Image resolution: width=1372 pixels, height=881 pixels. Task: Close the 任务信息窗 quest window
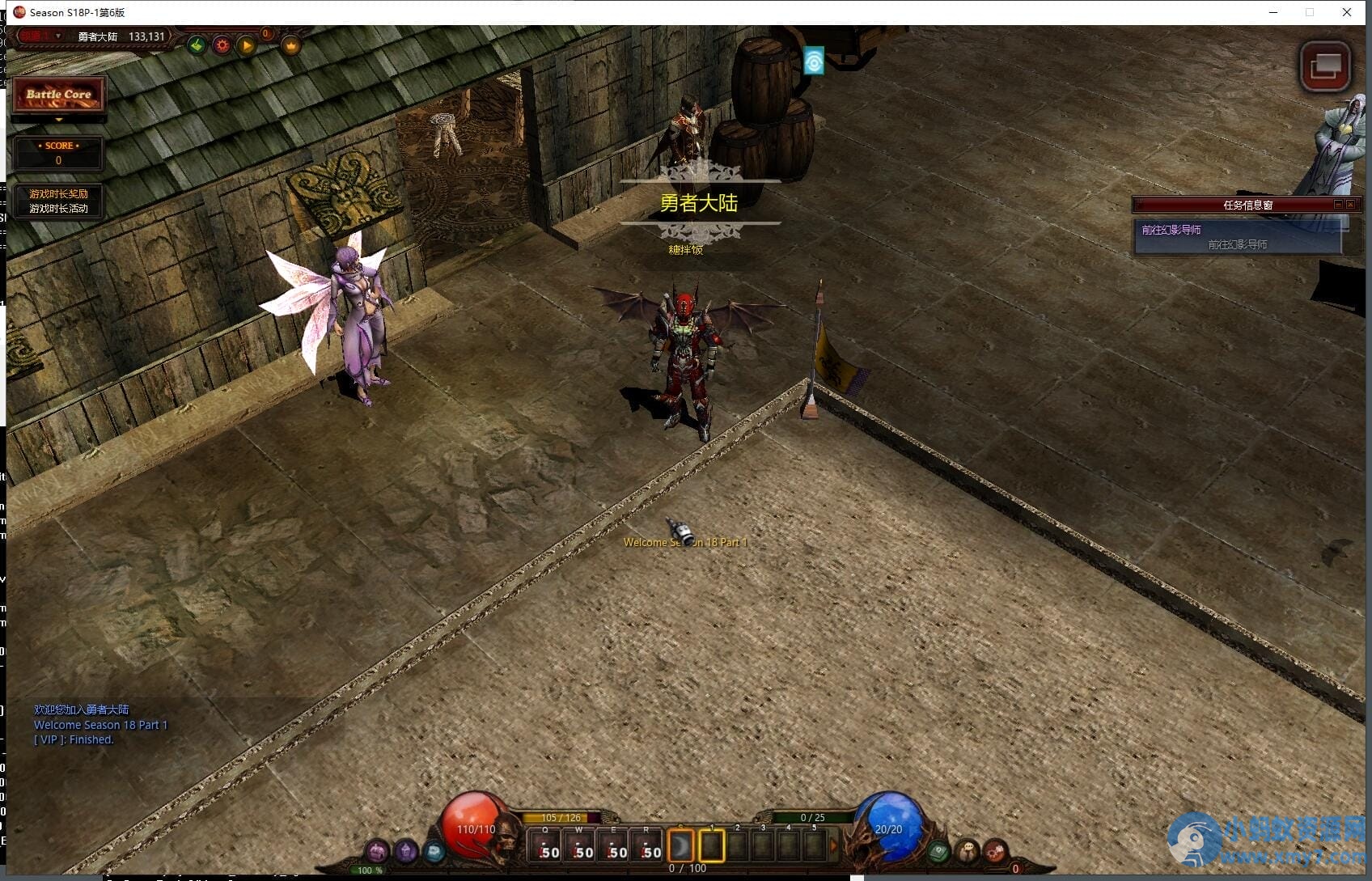[x=1350, y=205]
